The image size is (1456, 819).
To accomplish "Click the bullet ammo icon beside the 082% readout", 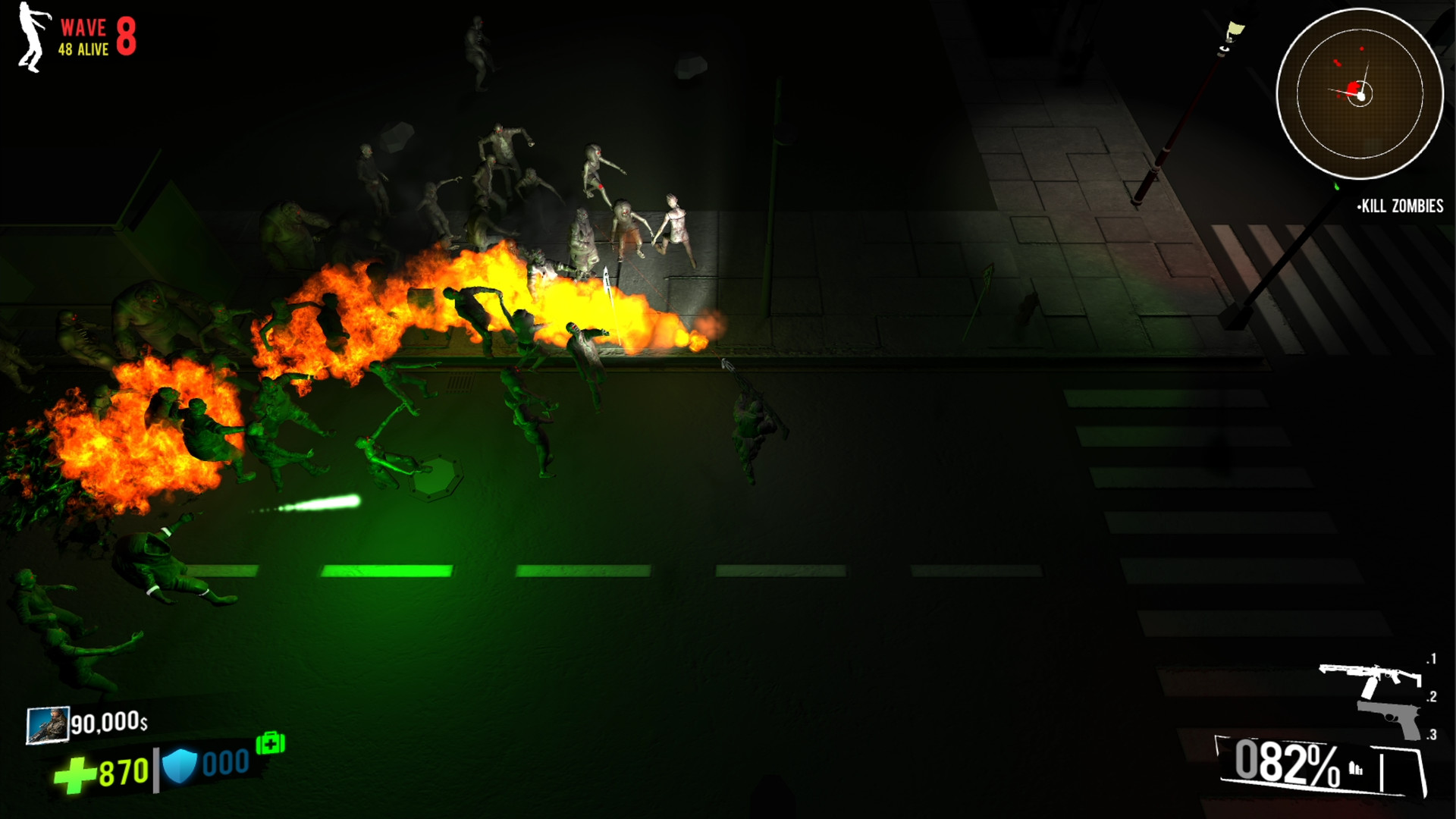I will [1356, 768].
